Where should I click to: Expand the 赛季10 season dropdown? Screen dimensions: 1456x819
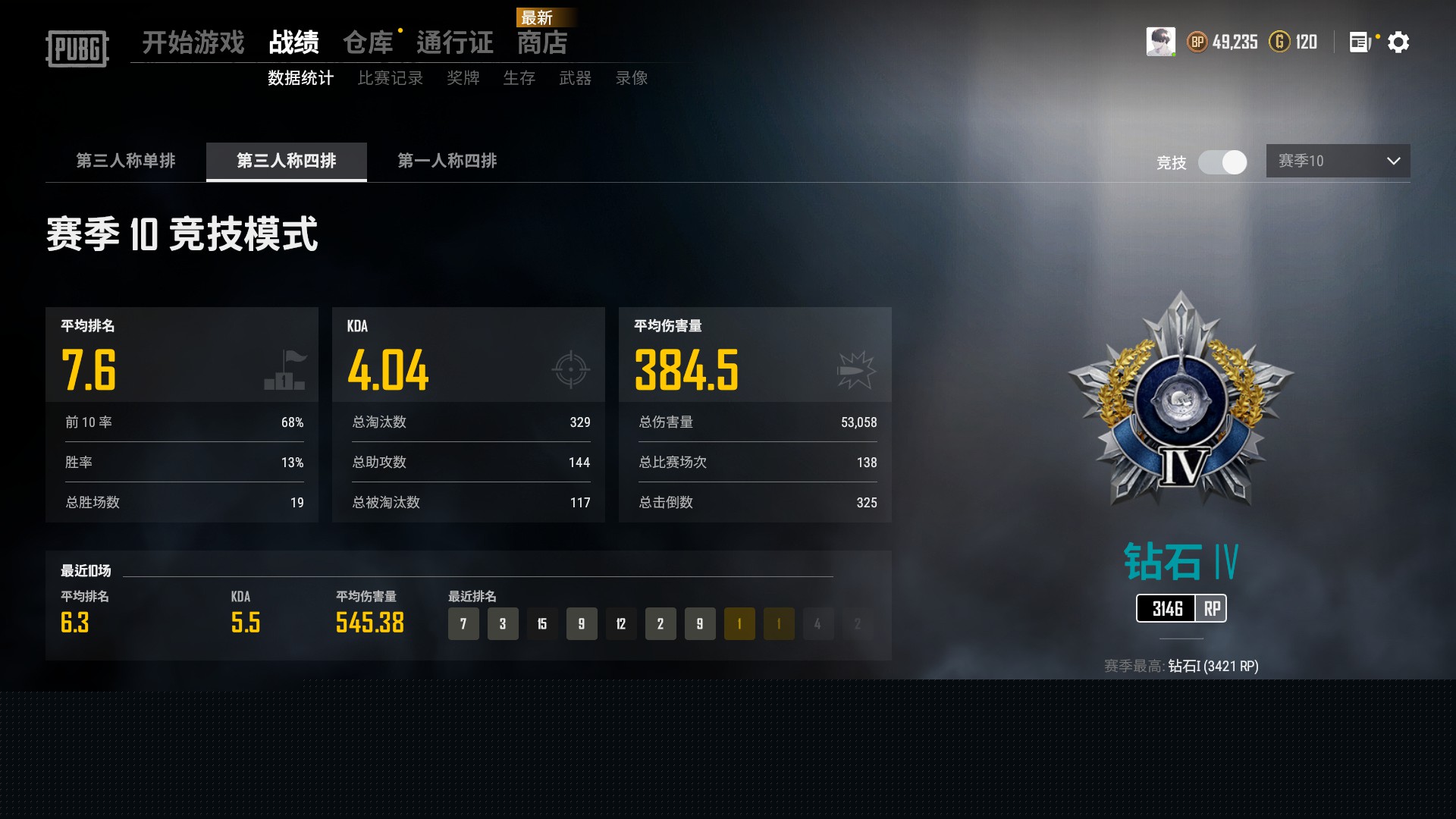1338,161
